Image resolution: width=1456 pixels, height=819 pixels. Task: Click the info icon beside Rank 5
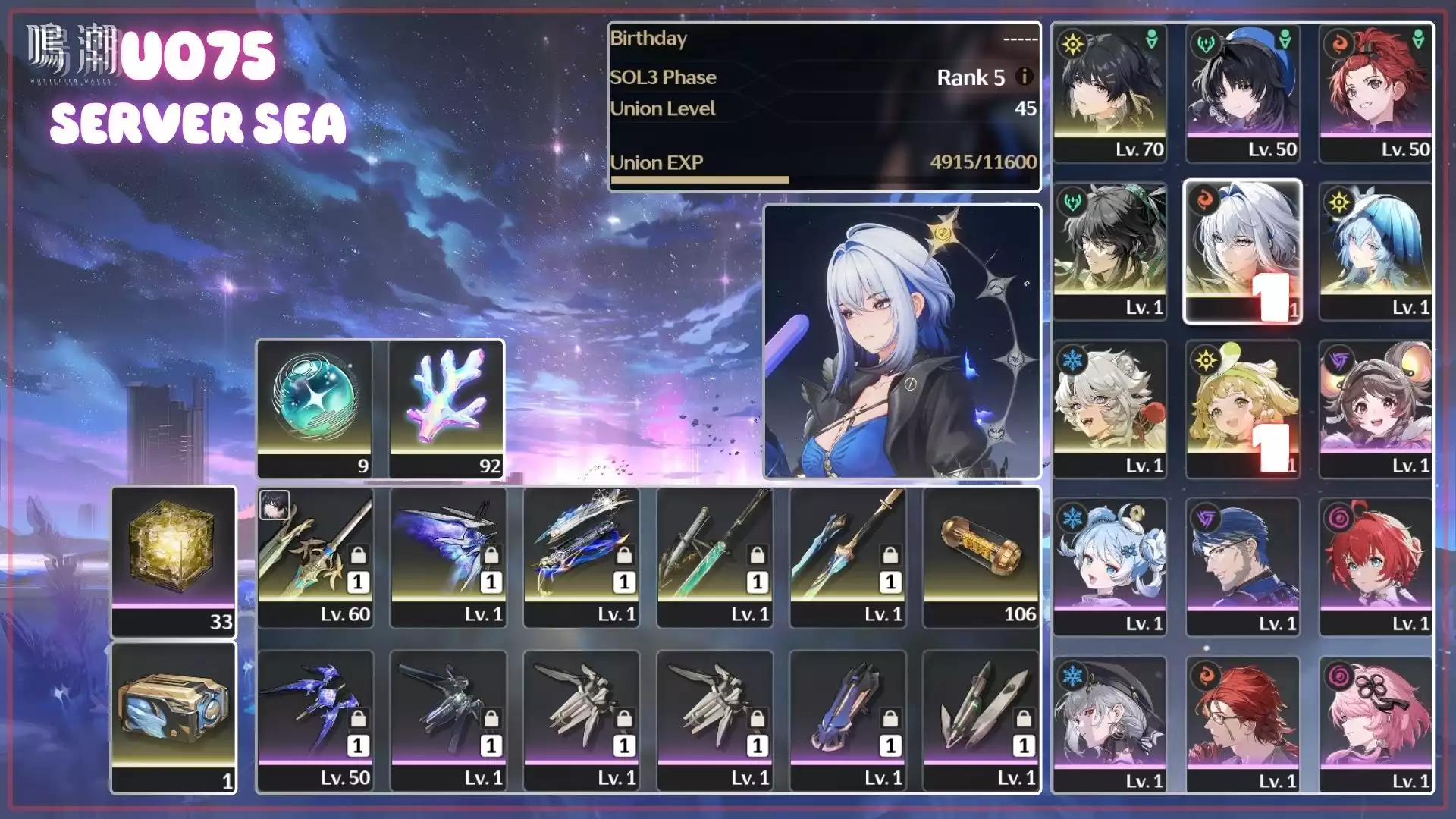pos(1025,77)
